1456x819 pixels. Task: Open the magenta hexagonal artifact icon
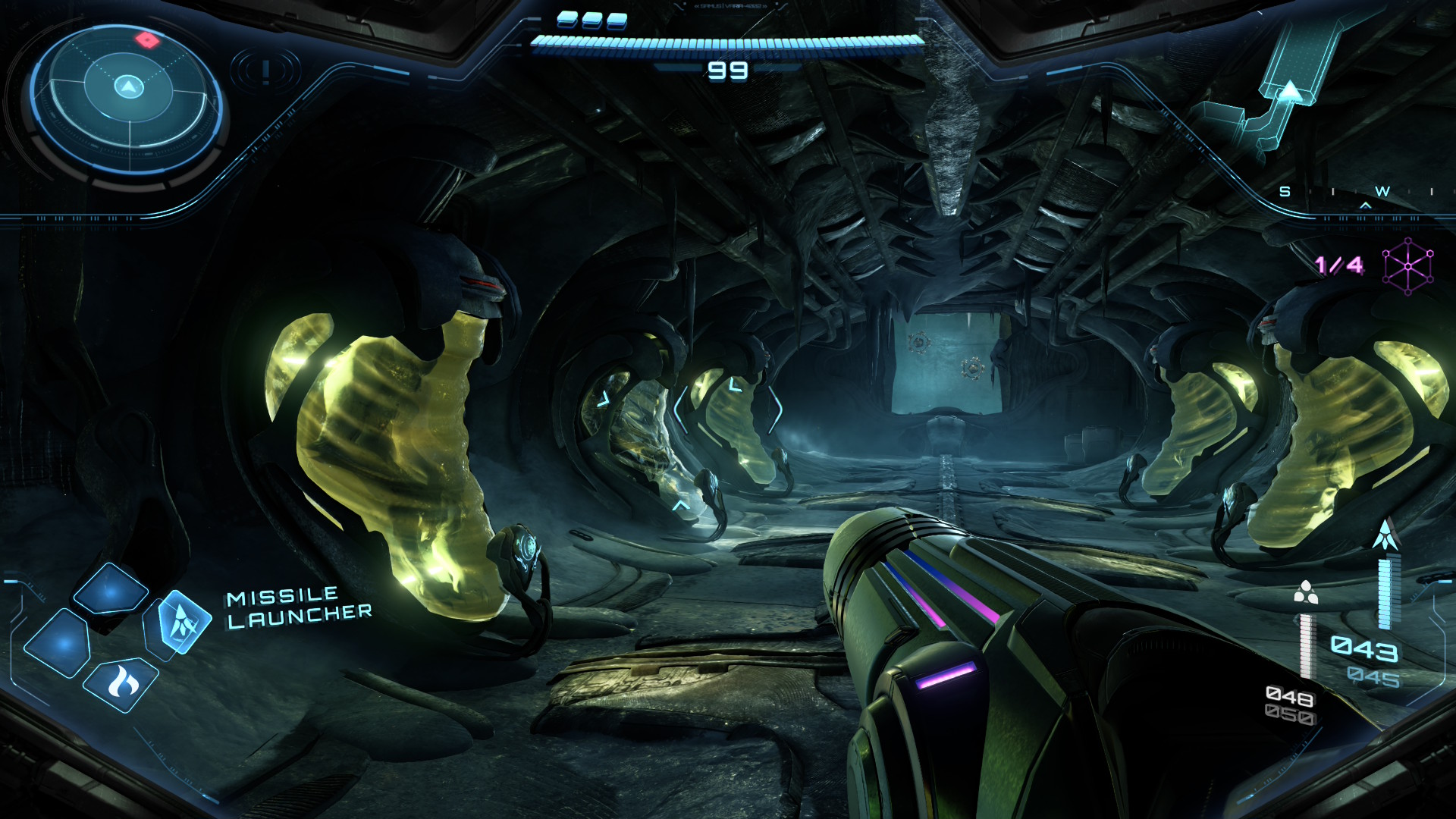click(x=1408, y=266)
